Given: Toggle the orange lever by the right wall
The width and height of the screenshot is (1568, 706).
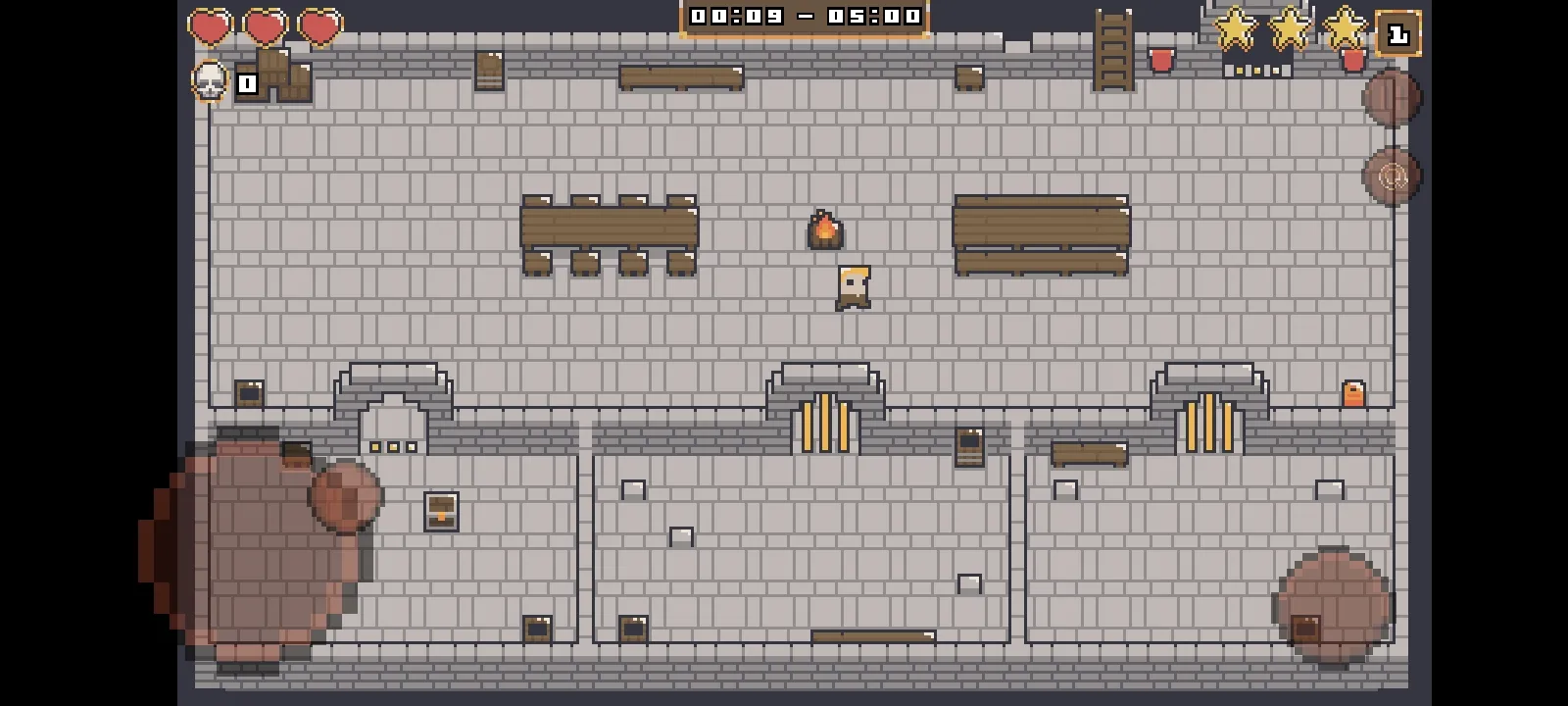Looking at the screenshot, I should [x=1353, y=392].
